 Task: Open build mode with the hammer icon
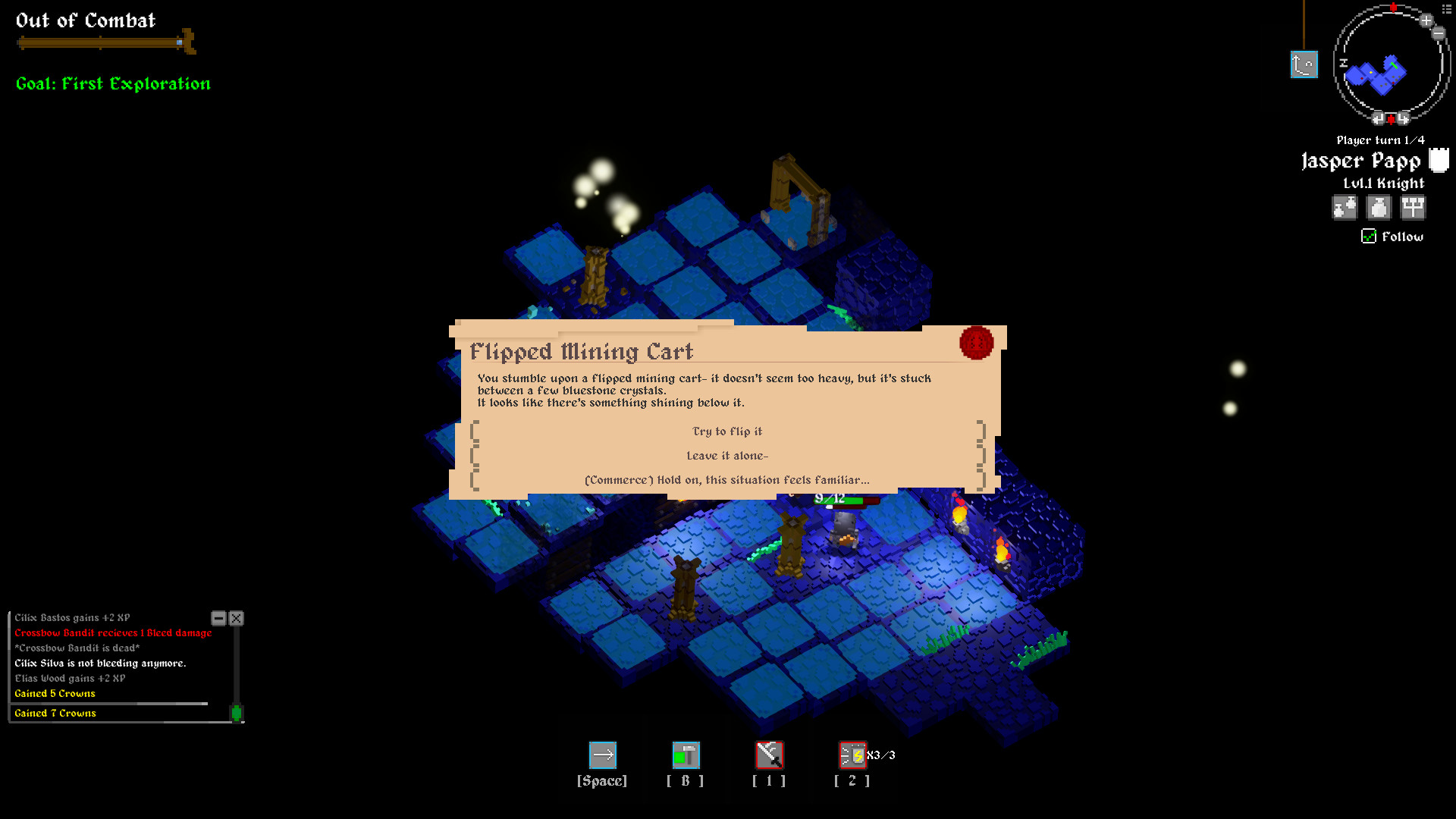(686, 756)
